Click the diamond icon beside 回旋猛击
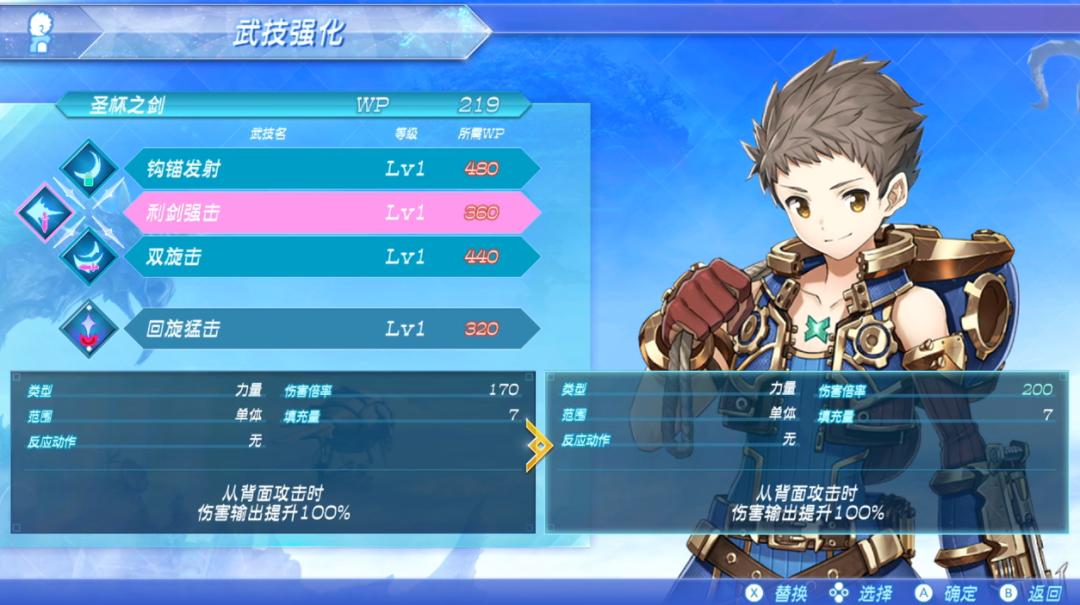This screenshot has width=1080, height=605. [x=89, y=329]
